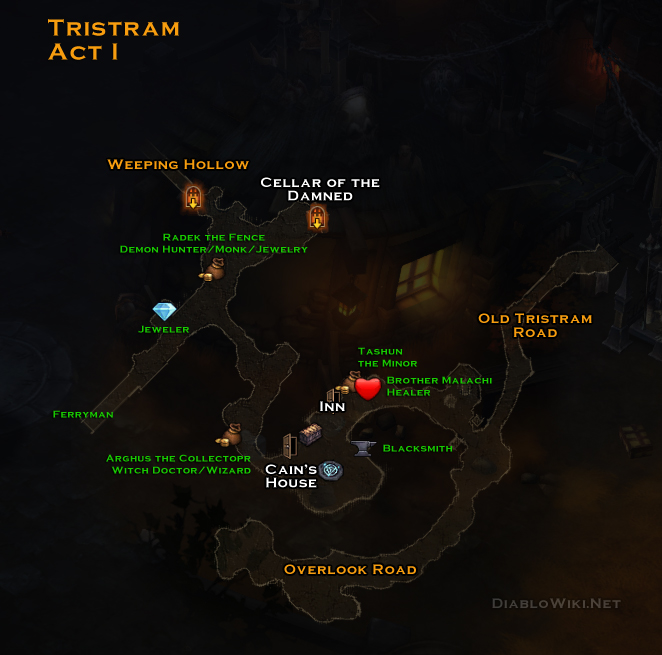Select Brother Malachi's red heart healer icon
The image size is (662, 655).
coord(368,387)
